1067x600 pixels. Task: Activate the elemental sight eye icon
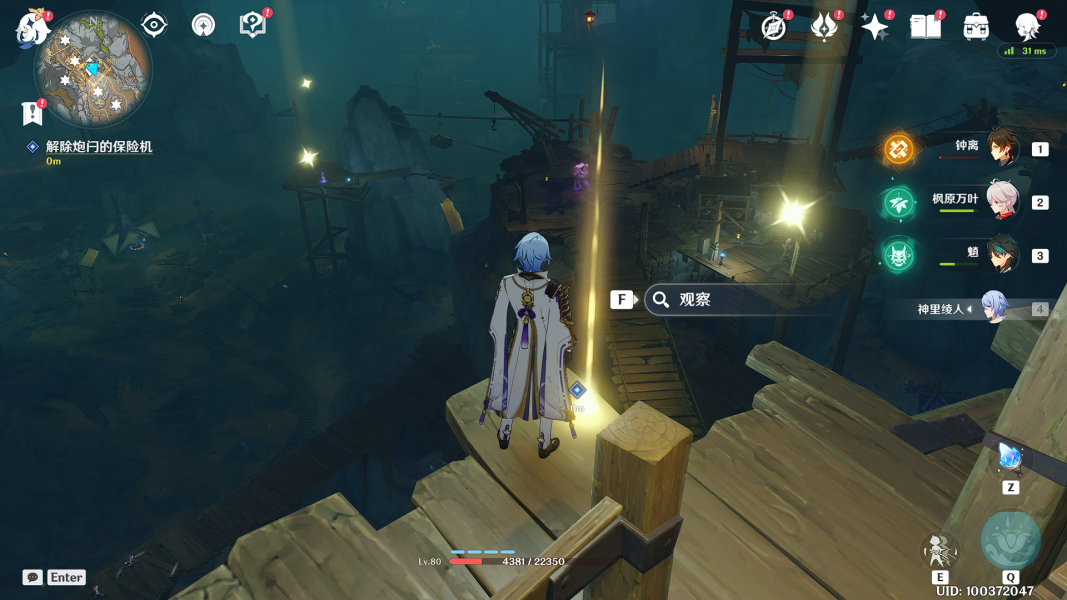[x=154, y=25]
